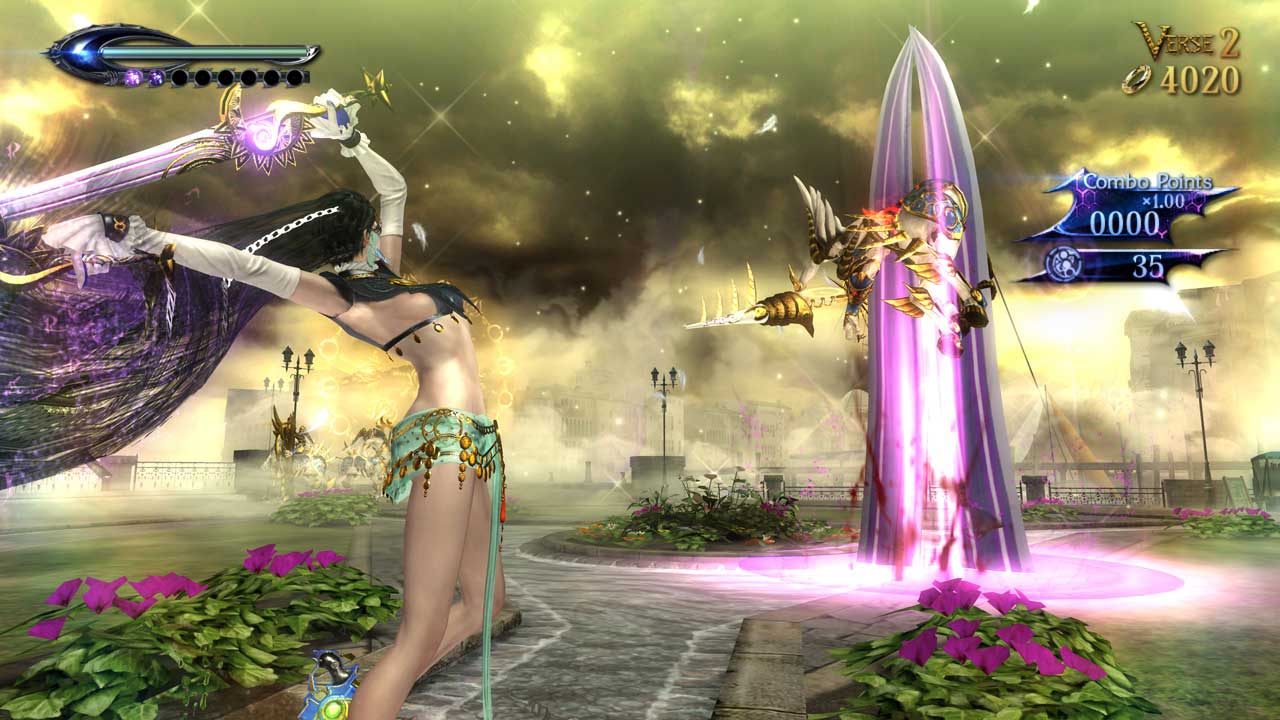The image size is (1280, 720).
Task: Click an empty magic orb slot
Action: point(180,77)
